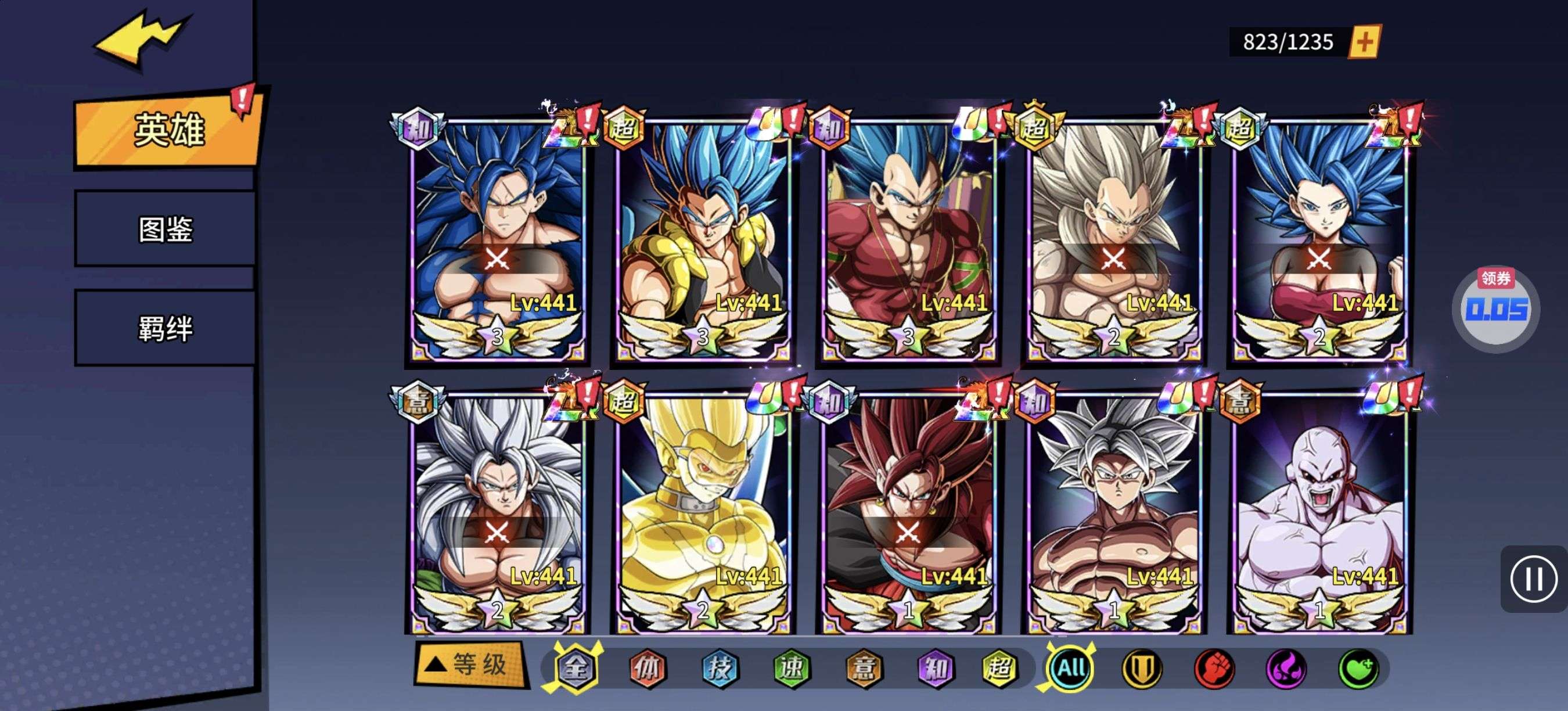The image size is (1568, 711).
Task: Select the 英雄 tab
Action: point(168,130)
